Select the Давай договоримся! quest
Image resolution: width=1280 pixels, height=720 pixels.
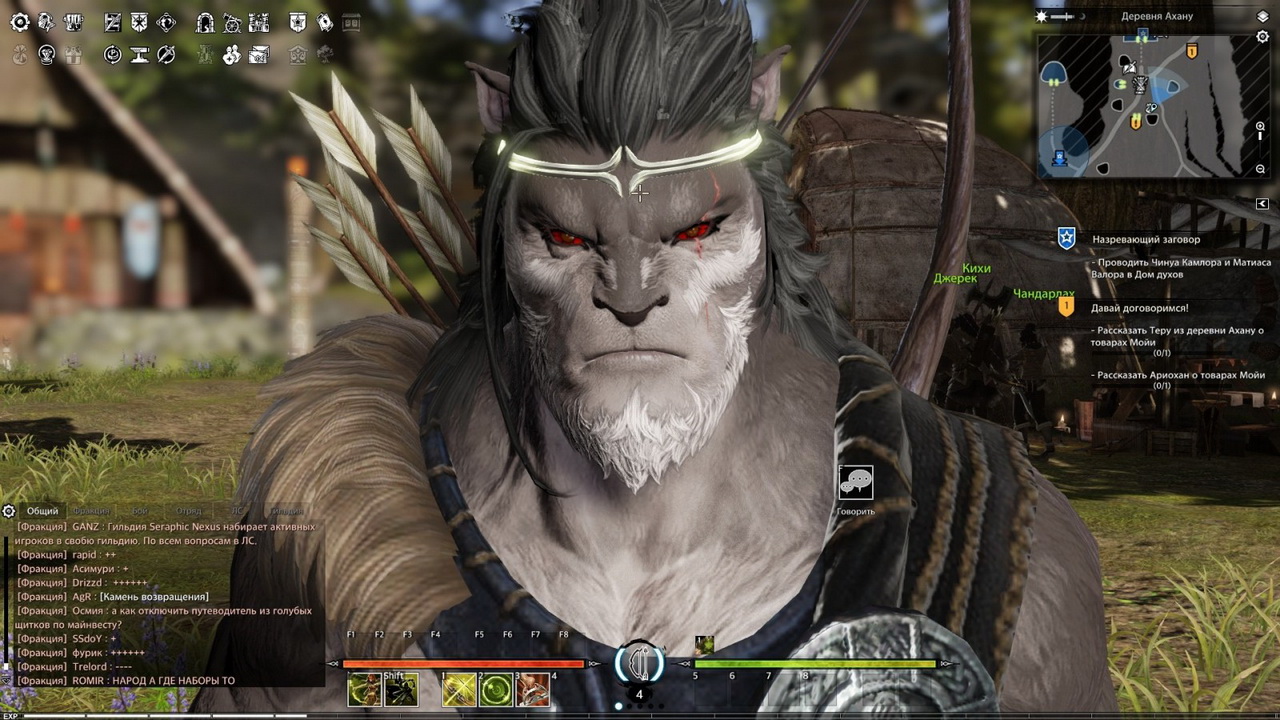(1140, 308)
